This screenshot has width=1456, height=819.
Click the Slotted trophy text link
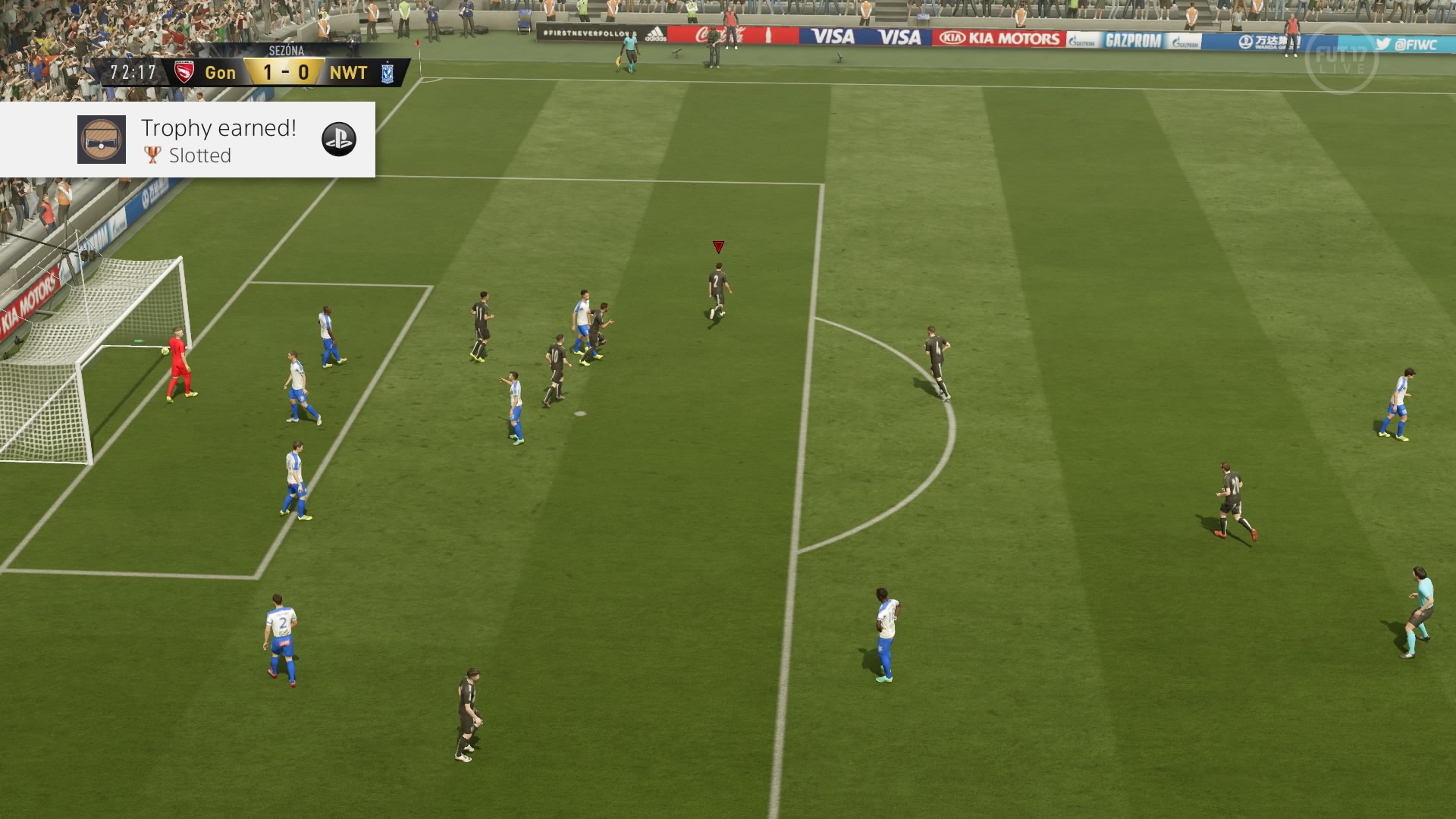(200, 156)
